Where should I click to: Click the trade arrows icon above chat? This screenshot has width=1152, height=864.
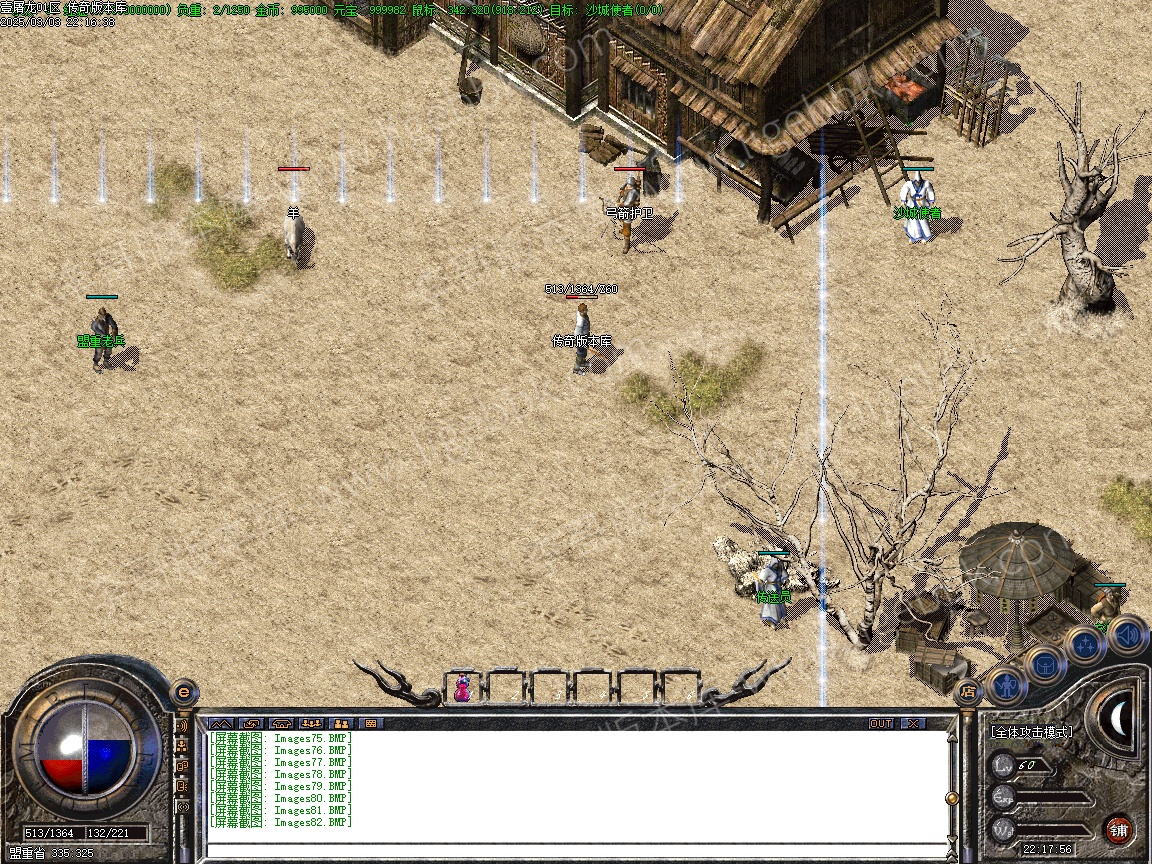251,723
